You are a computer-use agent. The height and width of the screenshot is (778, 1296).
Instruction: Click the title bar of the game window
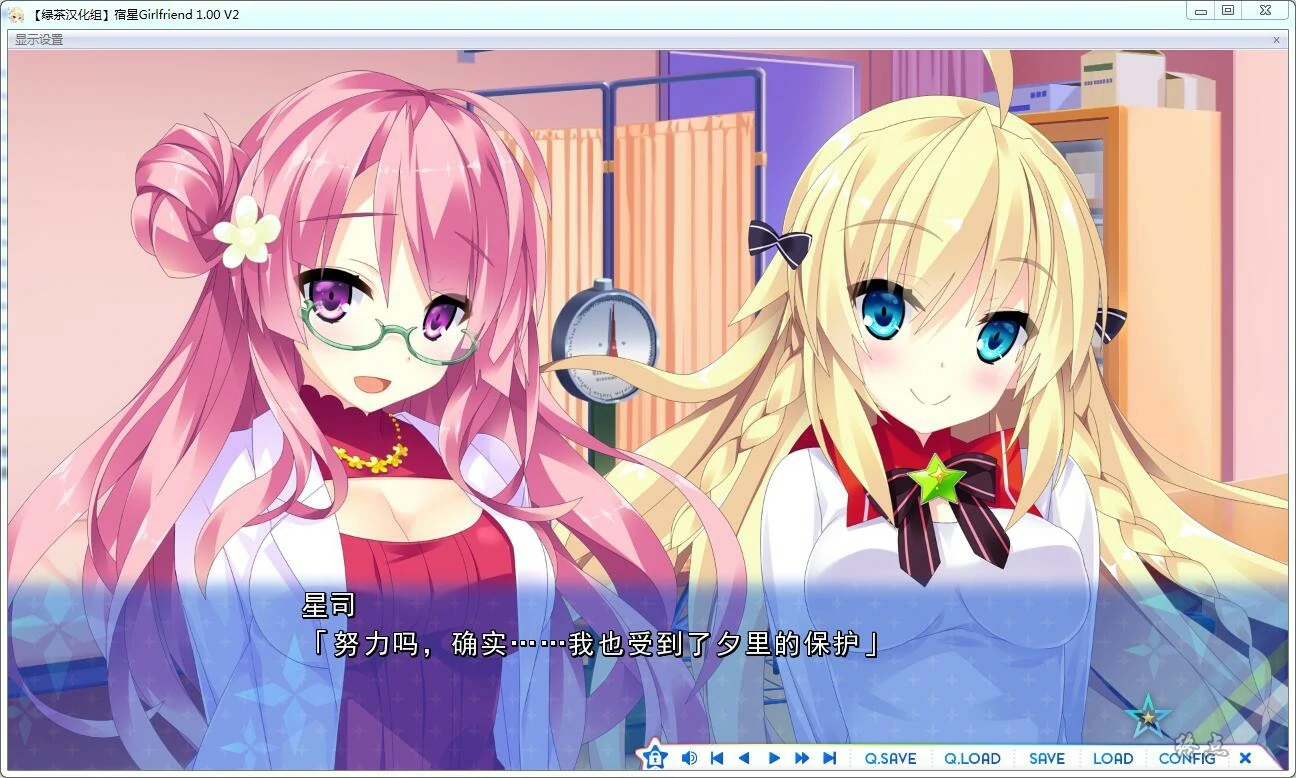click(x=600, y=14)
